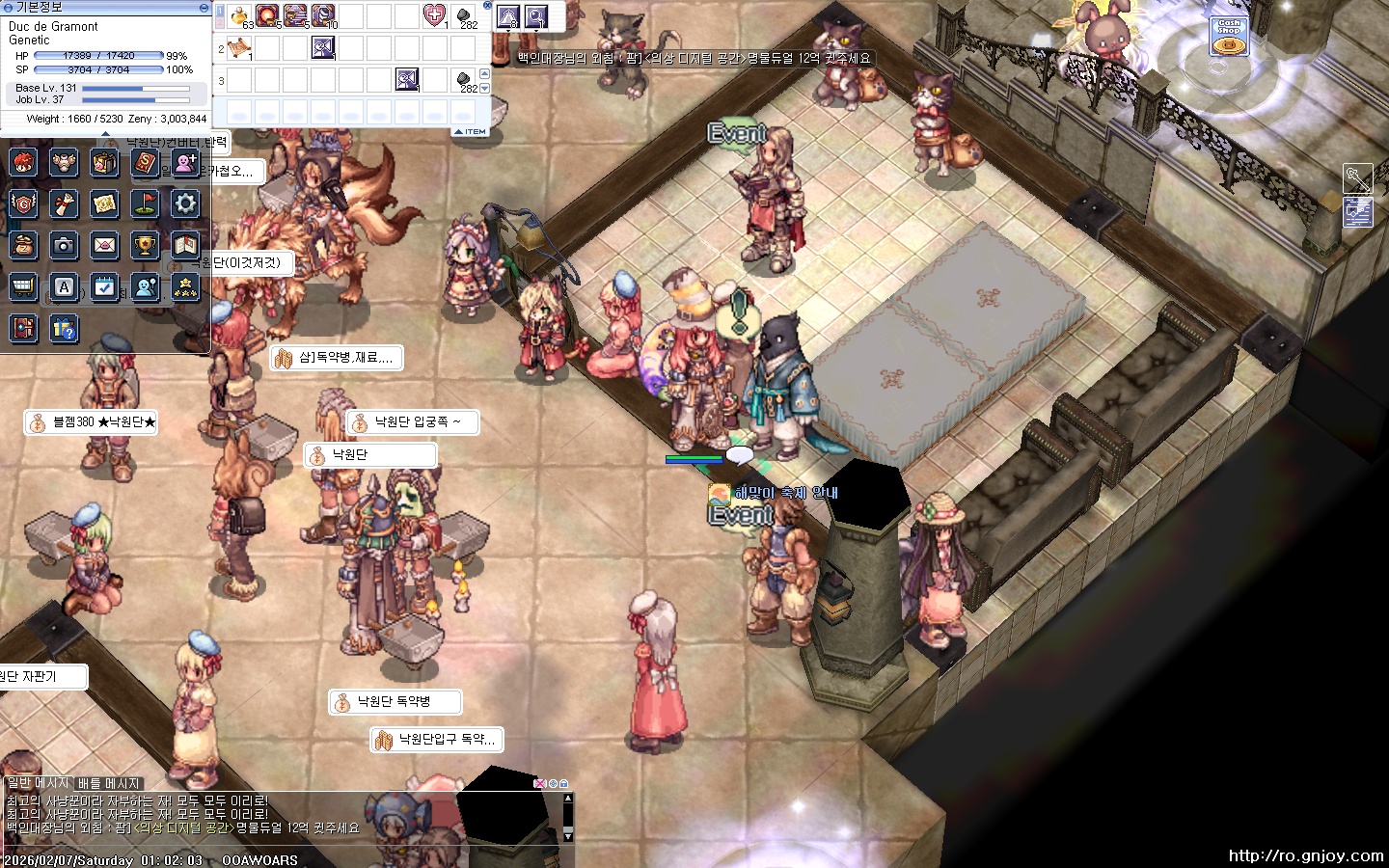Viewport: 1389px width, 868px height.
Task: Close the hotbar with its X button
Action: [x=487, y=6]
